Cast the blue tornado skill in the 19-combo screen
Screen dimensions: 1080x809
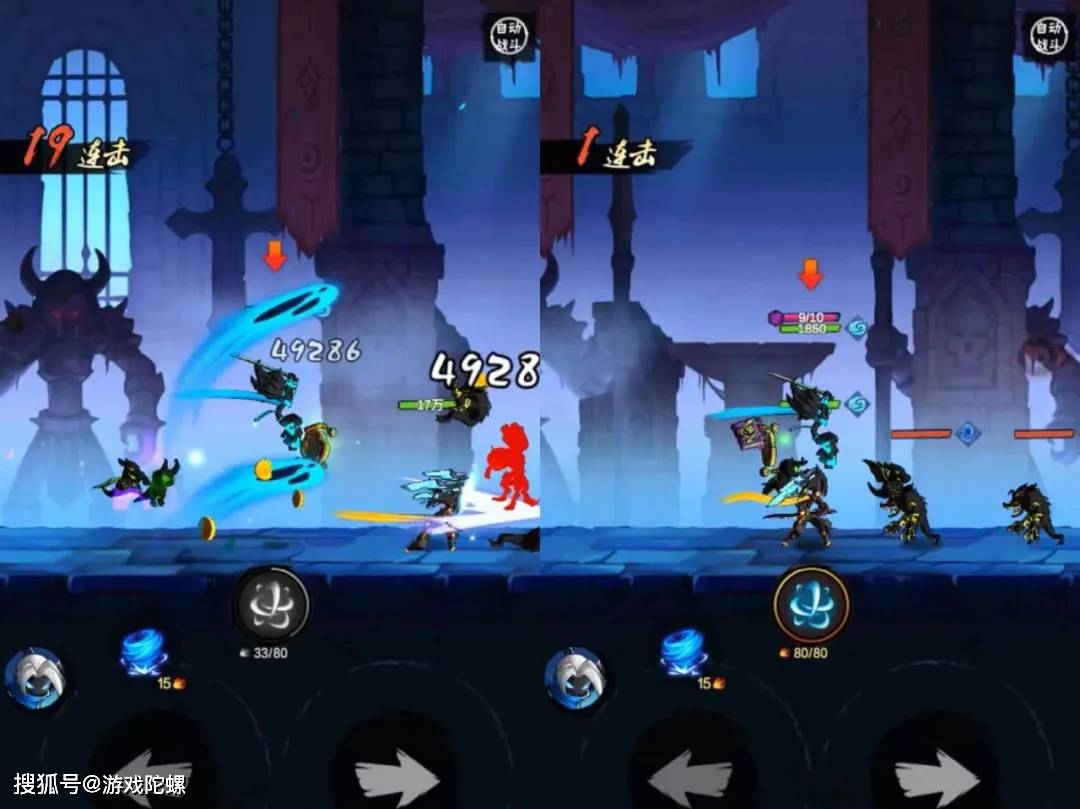point(144,652)
